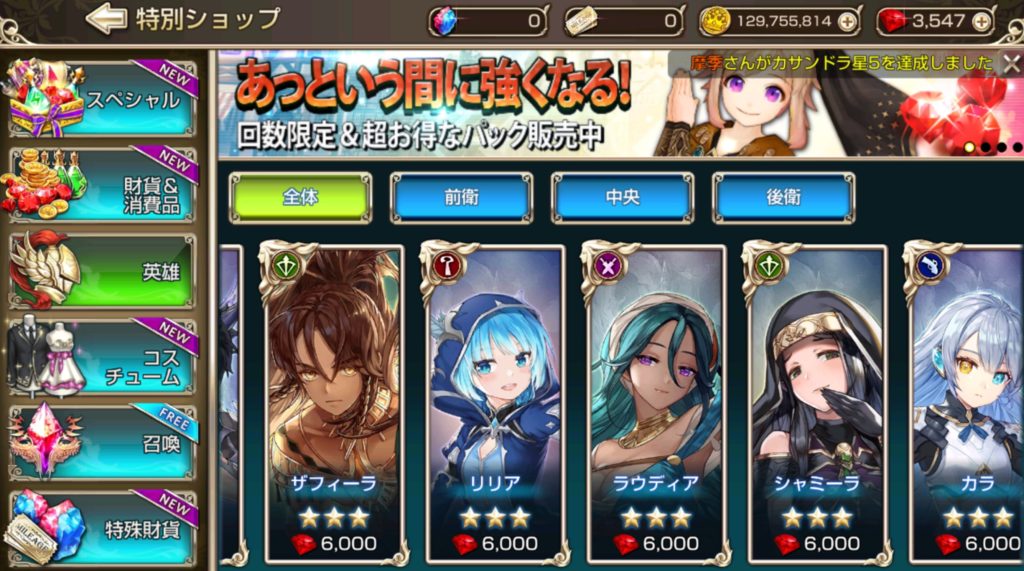Image resolution: width=1024 pixels, height=571 pixels.
Task: Open the 財貨&消費品 shop category
Action: pyautogui.click(x=103, y=182)
